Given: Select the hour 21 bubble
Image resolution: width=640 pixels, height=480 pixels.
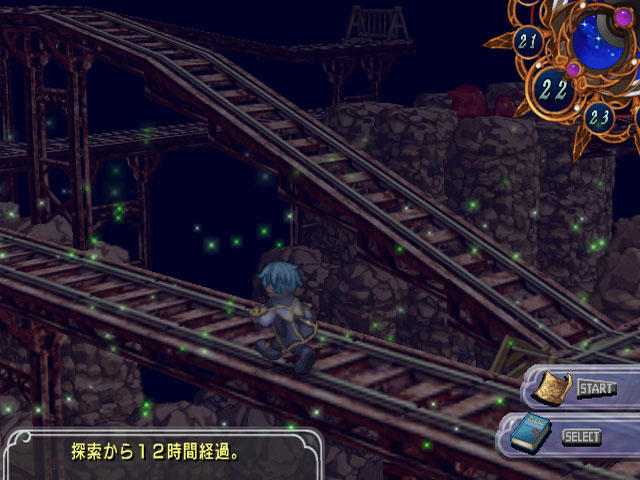Looking at the screenshot, I should coord(528,42).
